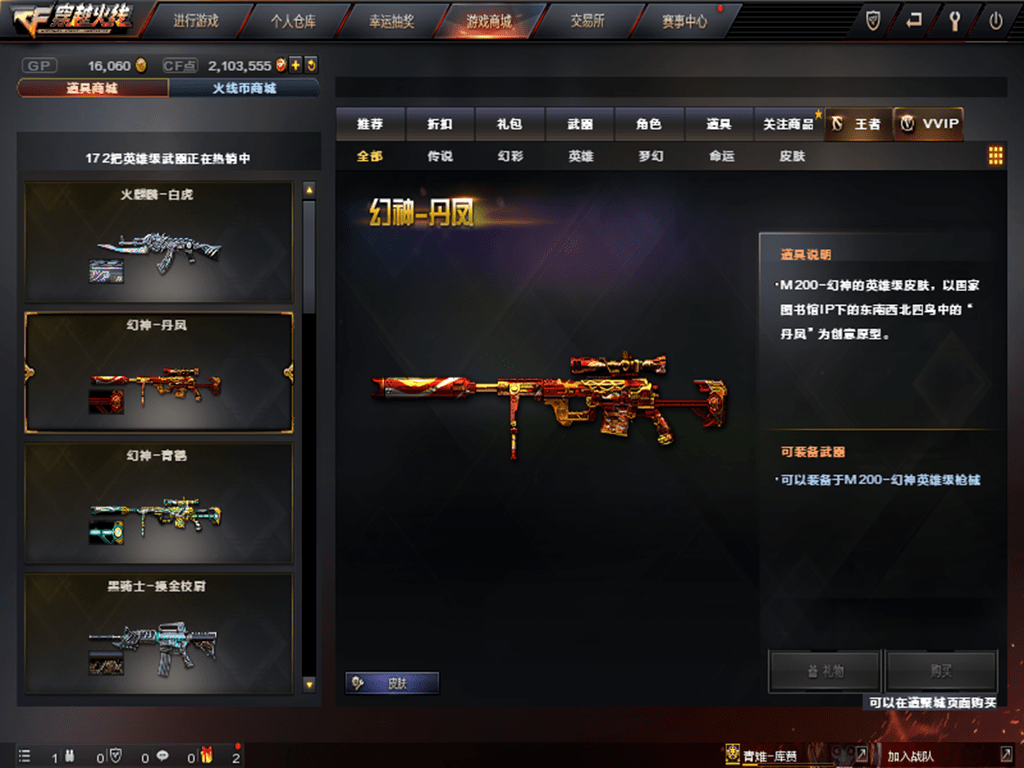Switch to the VVIP tab

tap(929, 125)
